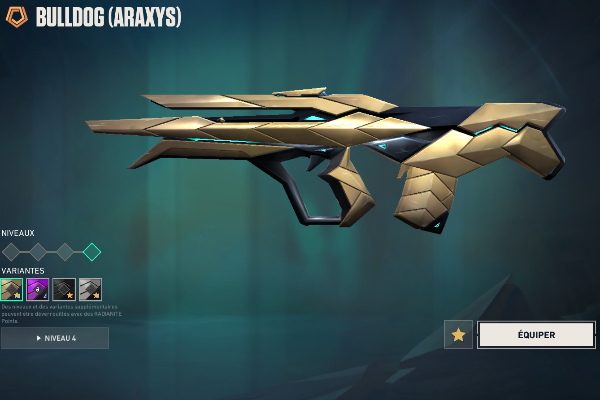Switch to the black variant thumbnail
Viewport: 600px width, 400px height.
pyautogui.click(x=64, y=289)
